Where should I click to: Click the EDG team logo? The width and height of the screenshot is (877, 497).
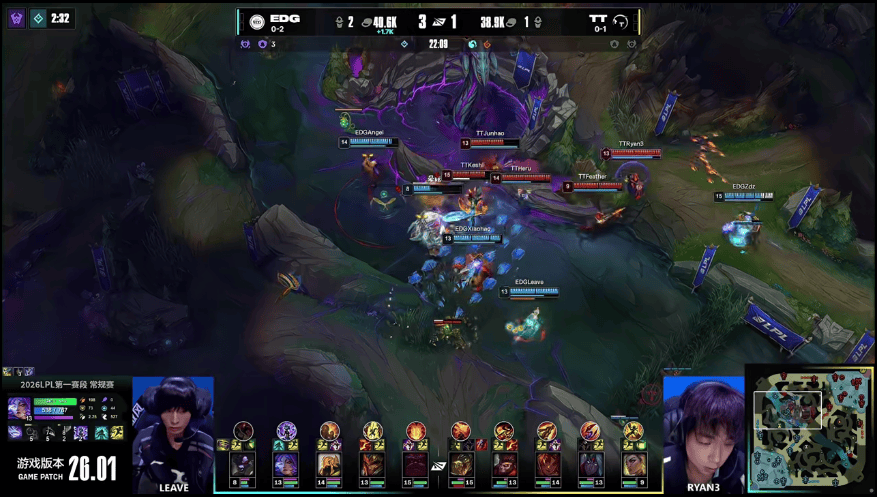[x=256, y=21]
